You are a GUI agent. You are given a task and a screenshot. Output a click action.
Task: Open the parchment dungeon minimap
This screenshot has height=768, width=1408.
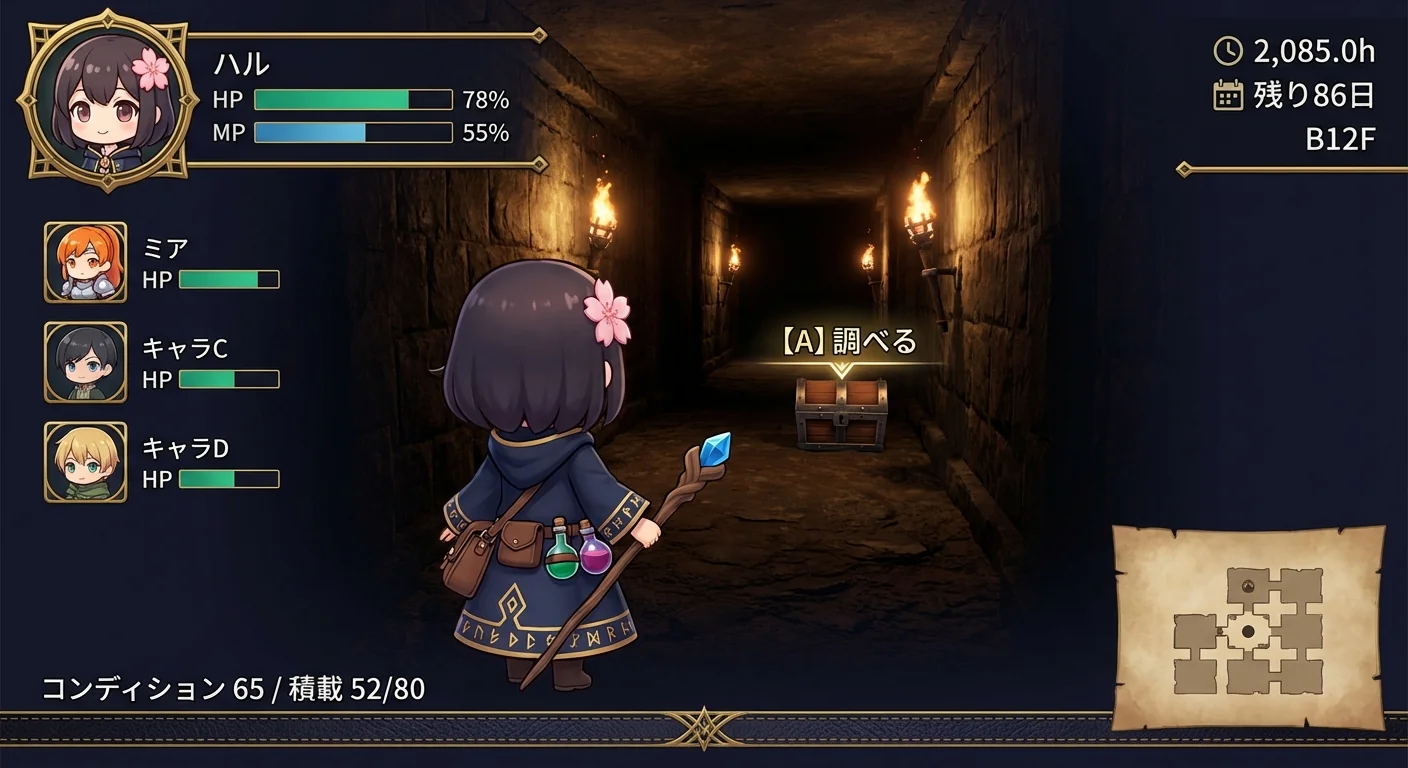click(x=1248, y=628)
